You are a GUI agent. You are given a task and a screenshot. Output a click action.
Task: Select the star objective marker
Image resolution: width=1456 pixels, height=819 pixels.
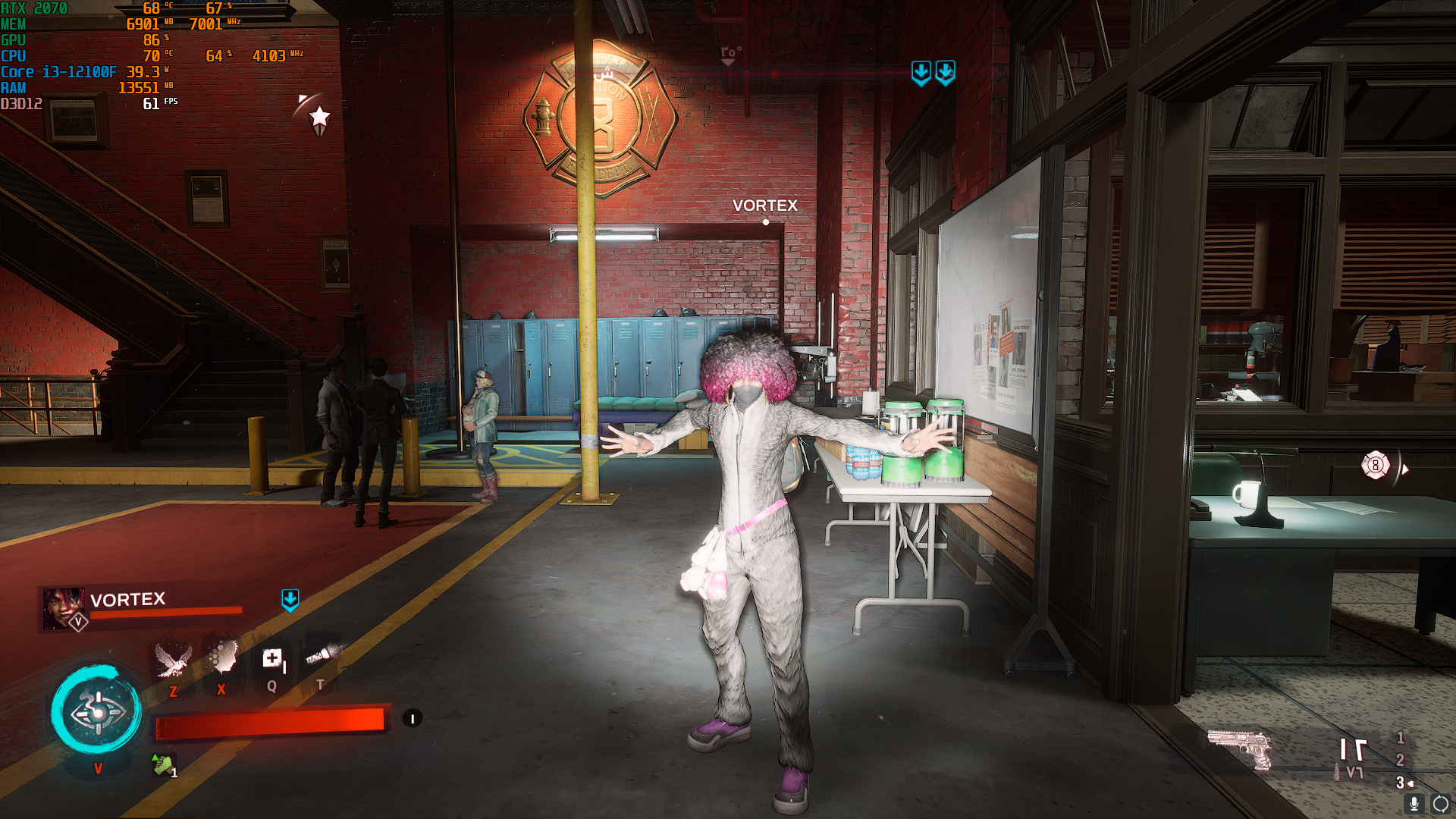point(320,118)
